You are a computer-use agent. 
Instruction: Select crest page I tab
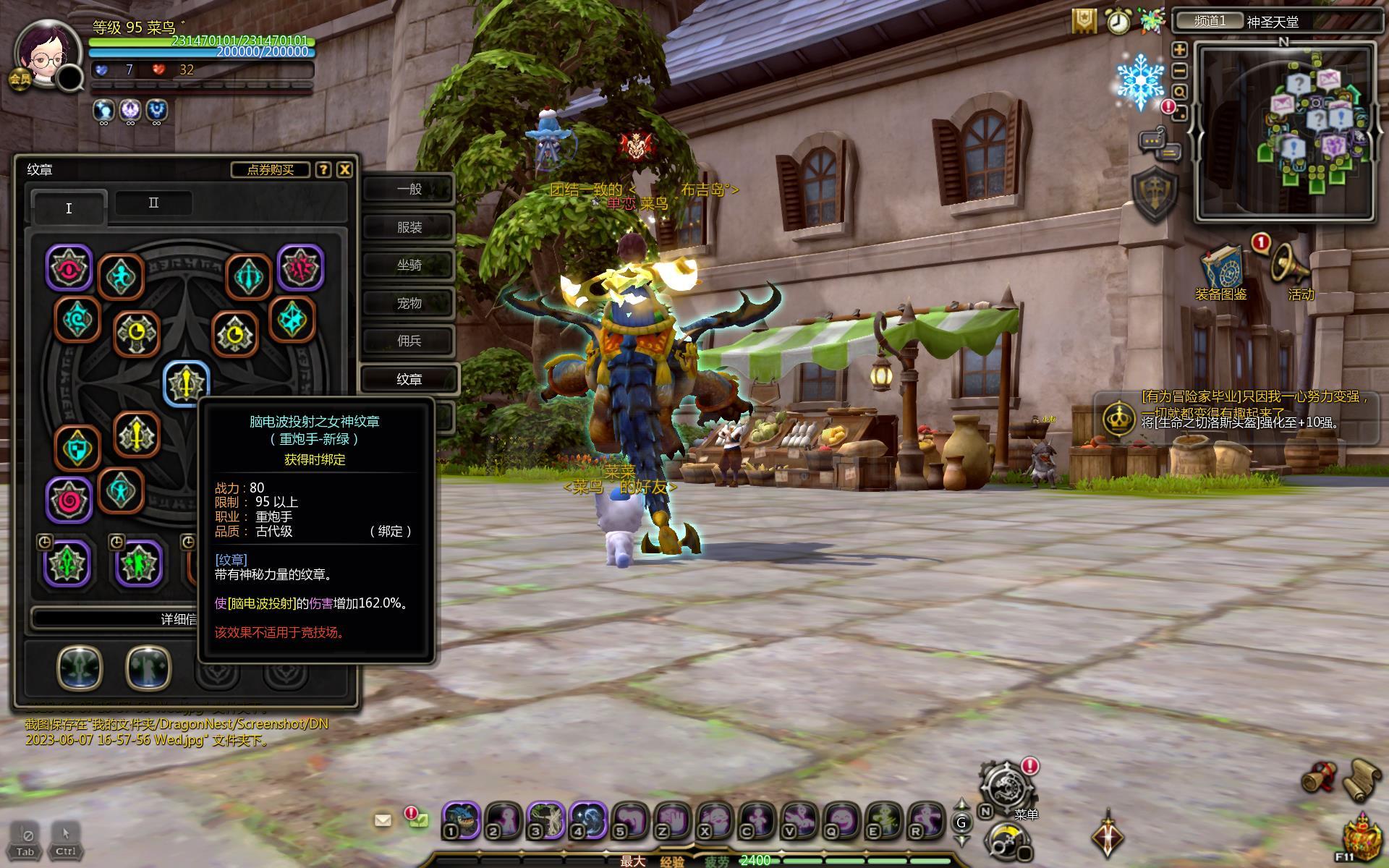pyautogui.click(x=69, y=208)
